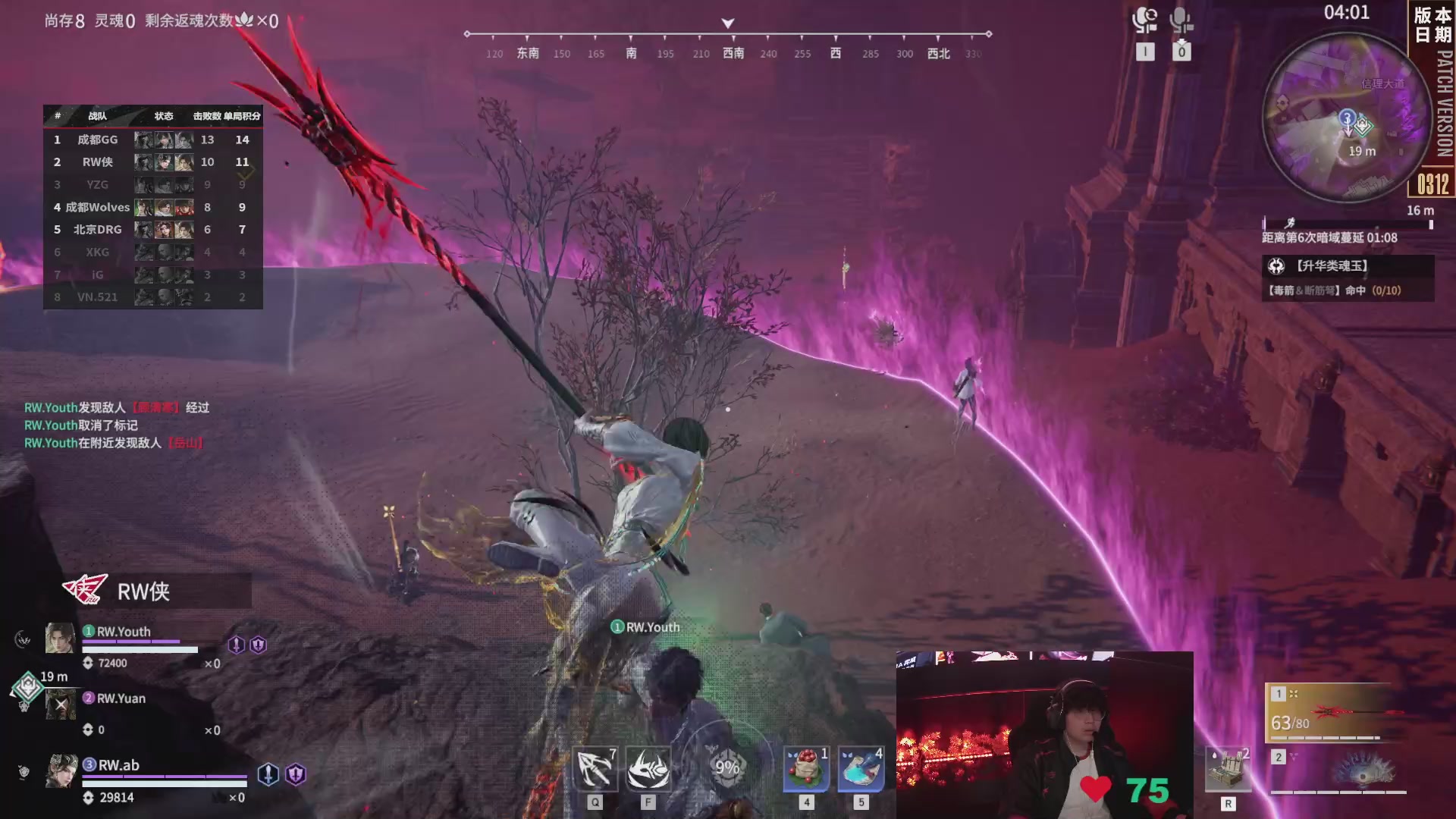
Task: Select eliminated teammate RW.Yuan's portrait
Action: pyautogui.click(x=61, y=704)
